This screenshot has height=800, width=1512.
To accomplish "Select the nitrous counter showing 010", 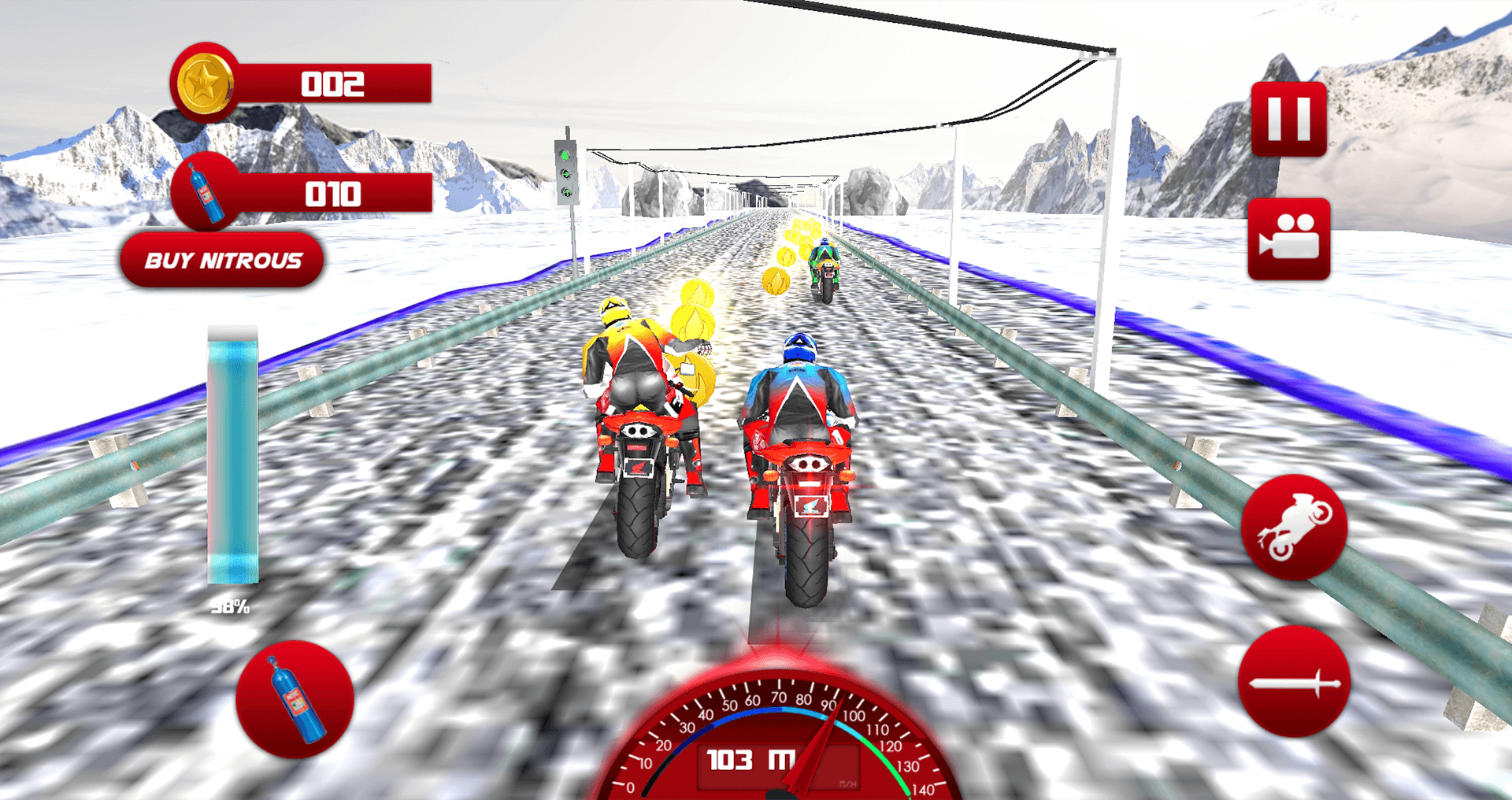I will tap(335, 194).
